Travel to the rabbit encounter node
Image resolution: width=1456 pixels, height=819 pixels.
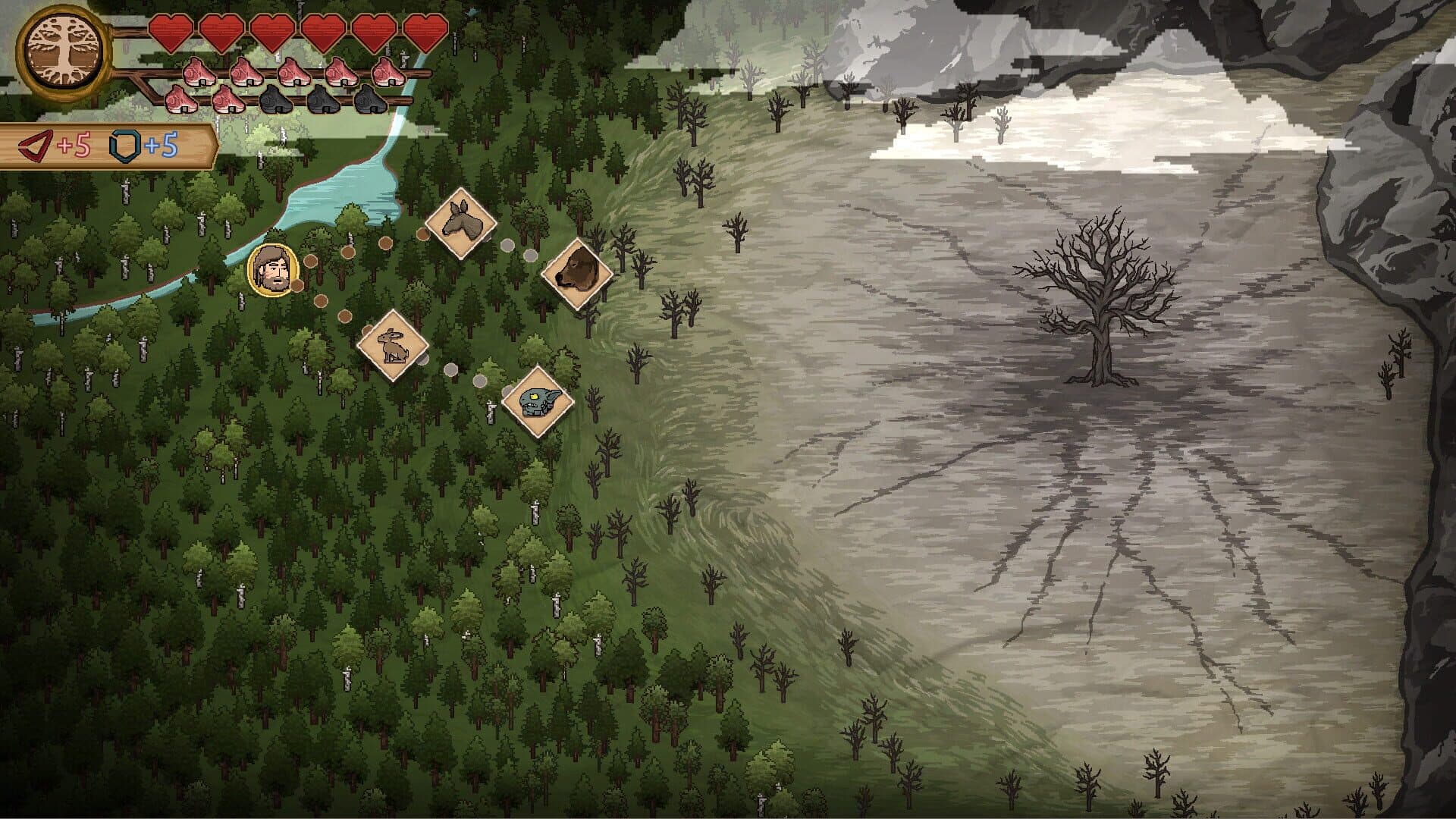pyautogui.click(x=393, y=345)
